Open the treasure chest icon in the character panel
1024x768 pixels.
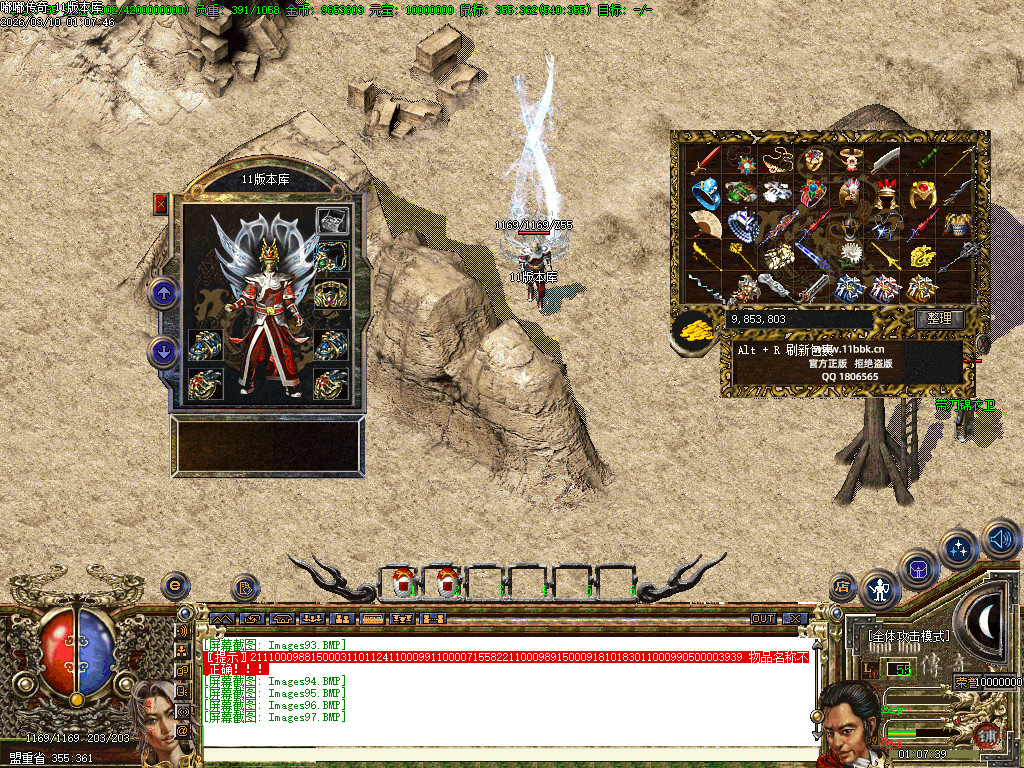pyautogui.click(x=332, y=221)
